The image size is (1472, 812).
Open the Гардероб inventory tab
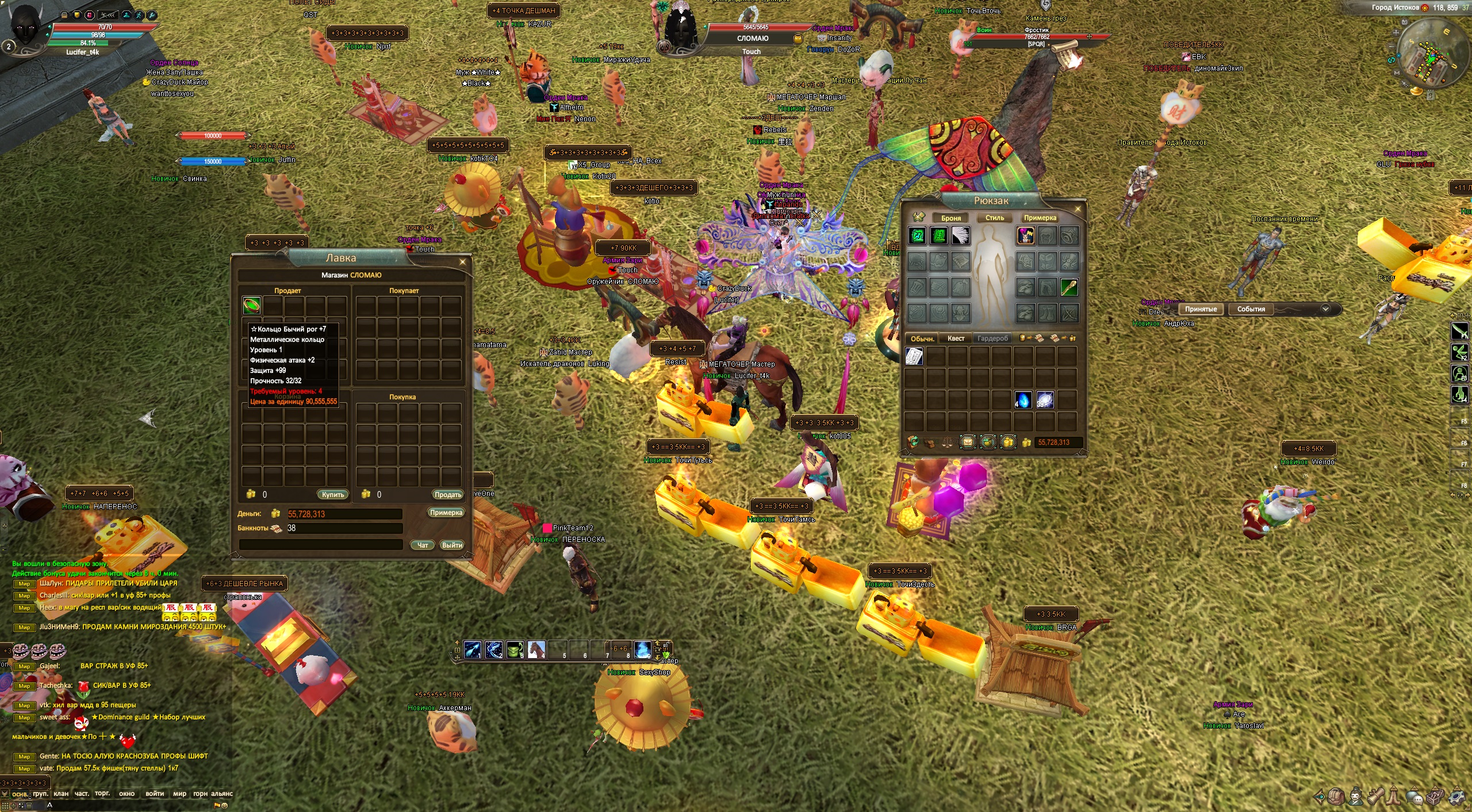[x=992, y=338]
